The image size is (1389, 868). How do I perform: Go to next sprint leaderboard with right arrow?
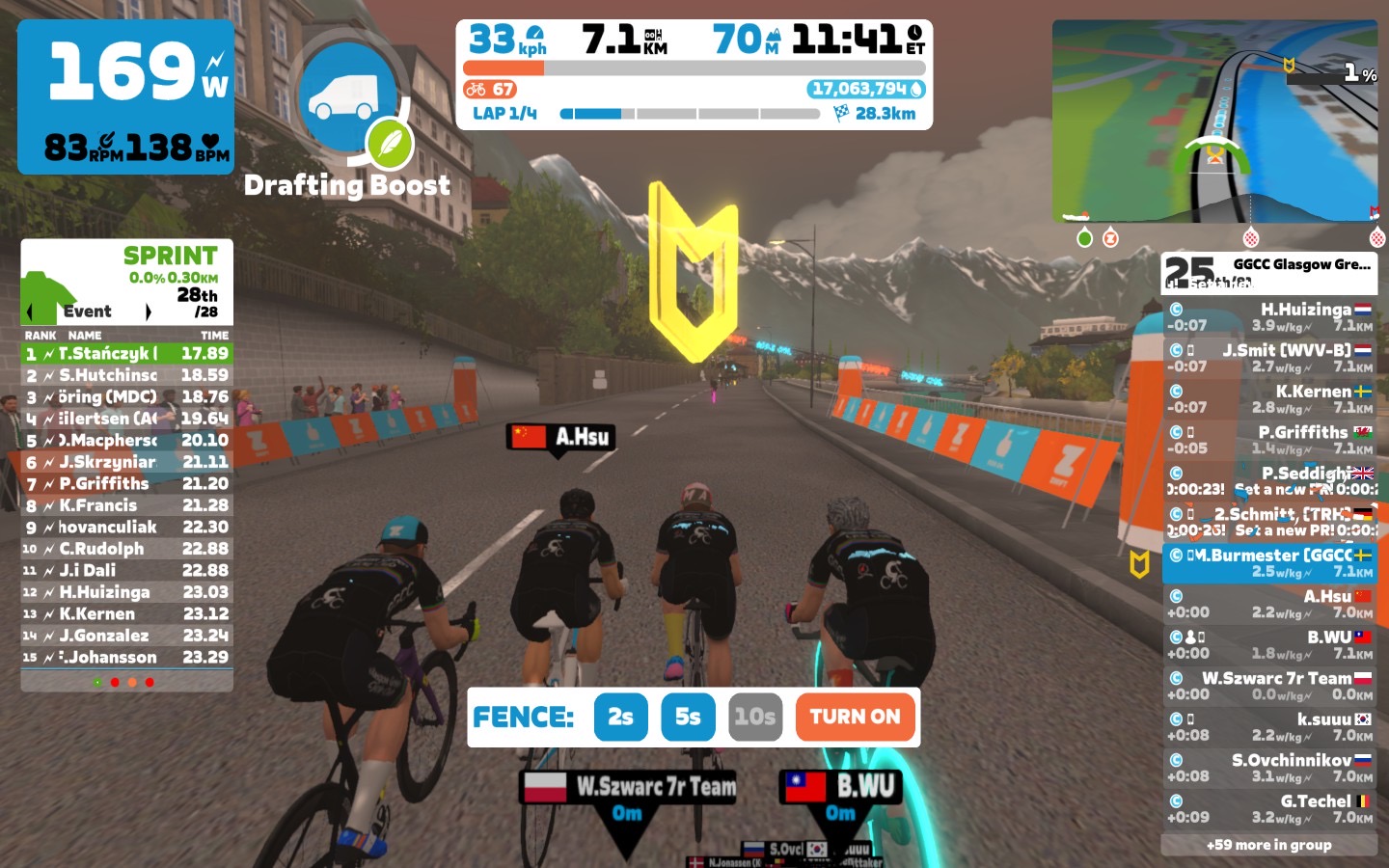coord(148,312)
